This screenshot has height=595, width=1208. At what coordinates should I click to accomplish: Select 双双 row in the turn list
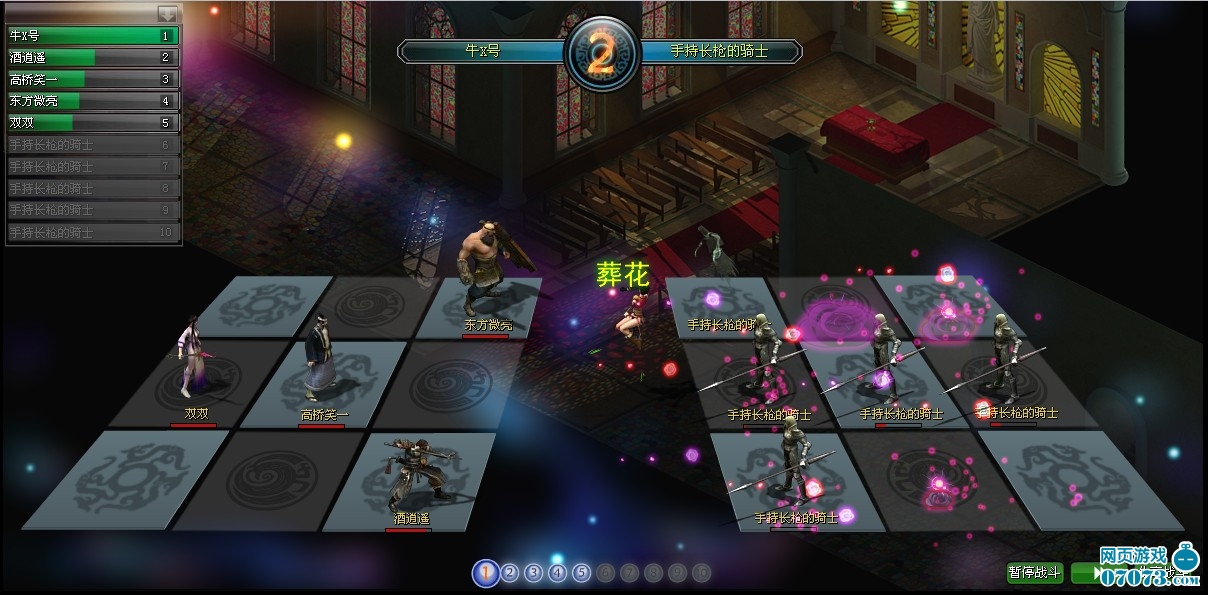tap(92, 123)
